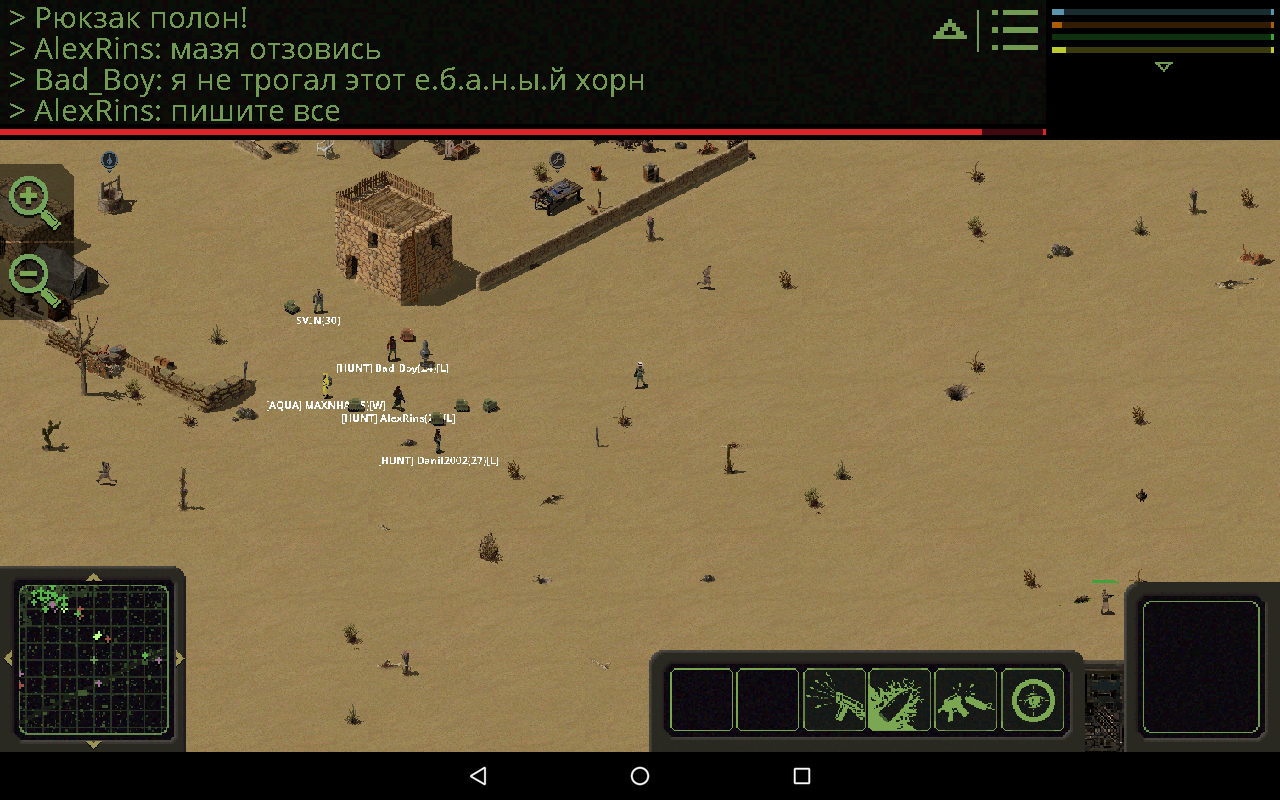Click the minimap display

point(95,660)
